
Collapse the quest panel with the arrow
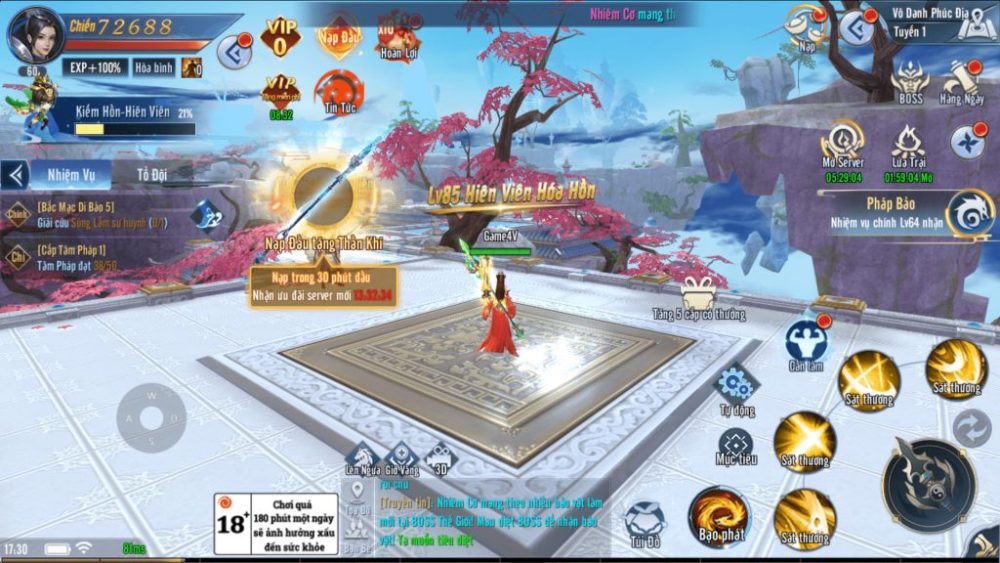click(15, 175)
